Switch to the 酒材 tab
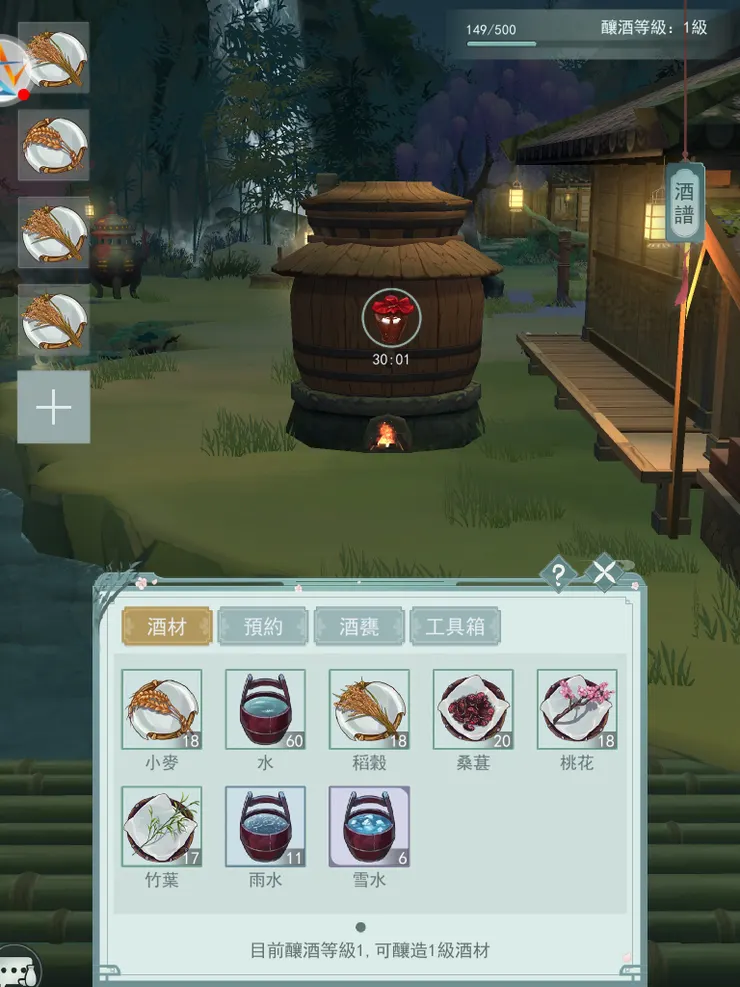The height and width of the screenshot is (987, 740). click(x=167, y=627)
